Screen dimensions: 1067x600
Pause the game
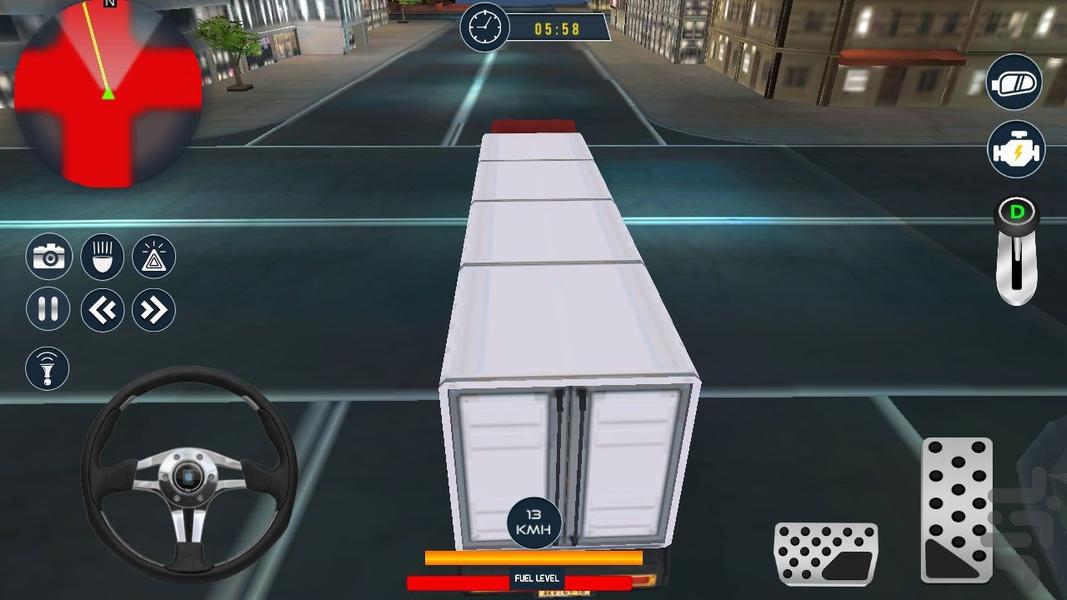(48, 309)
